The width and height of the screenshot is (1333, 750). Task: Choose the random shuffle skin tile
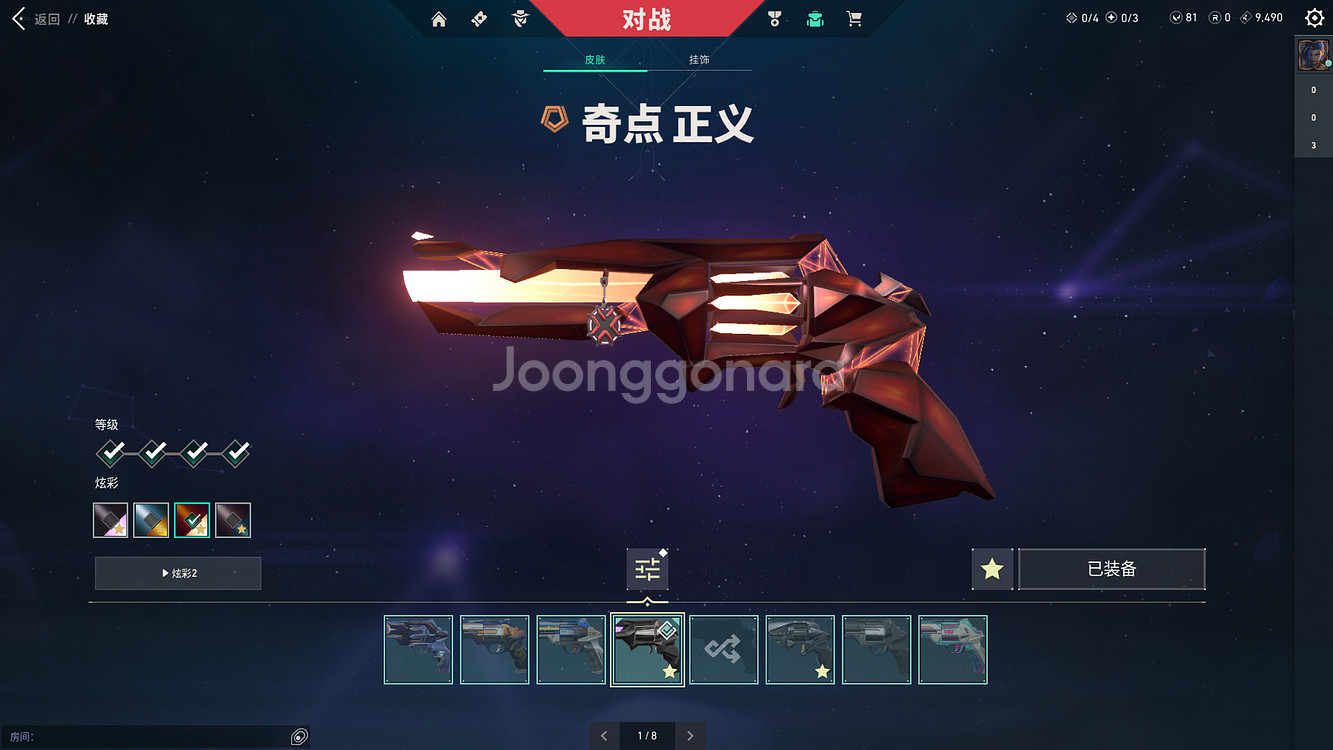click(724, 650)
